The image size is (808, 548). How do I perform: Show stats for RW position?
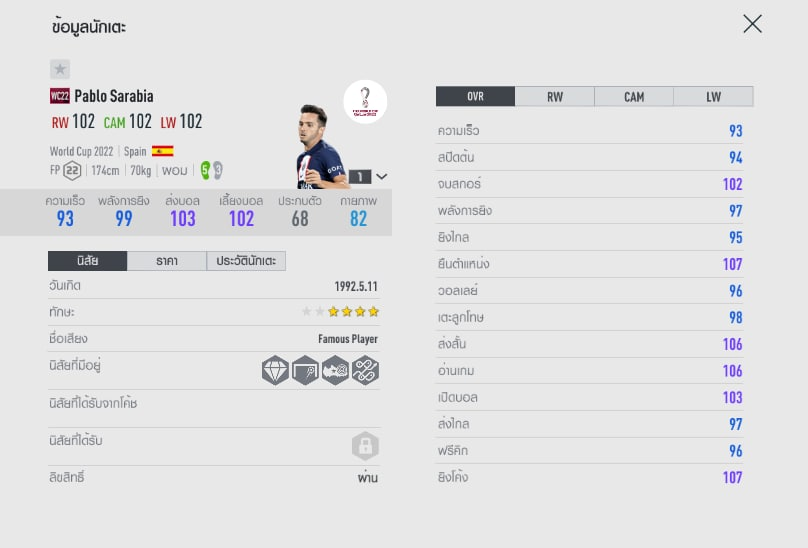click(x=554, y=97)
